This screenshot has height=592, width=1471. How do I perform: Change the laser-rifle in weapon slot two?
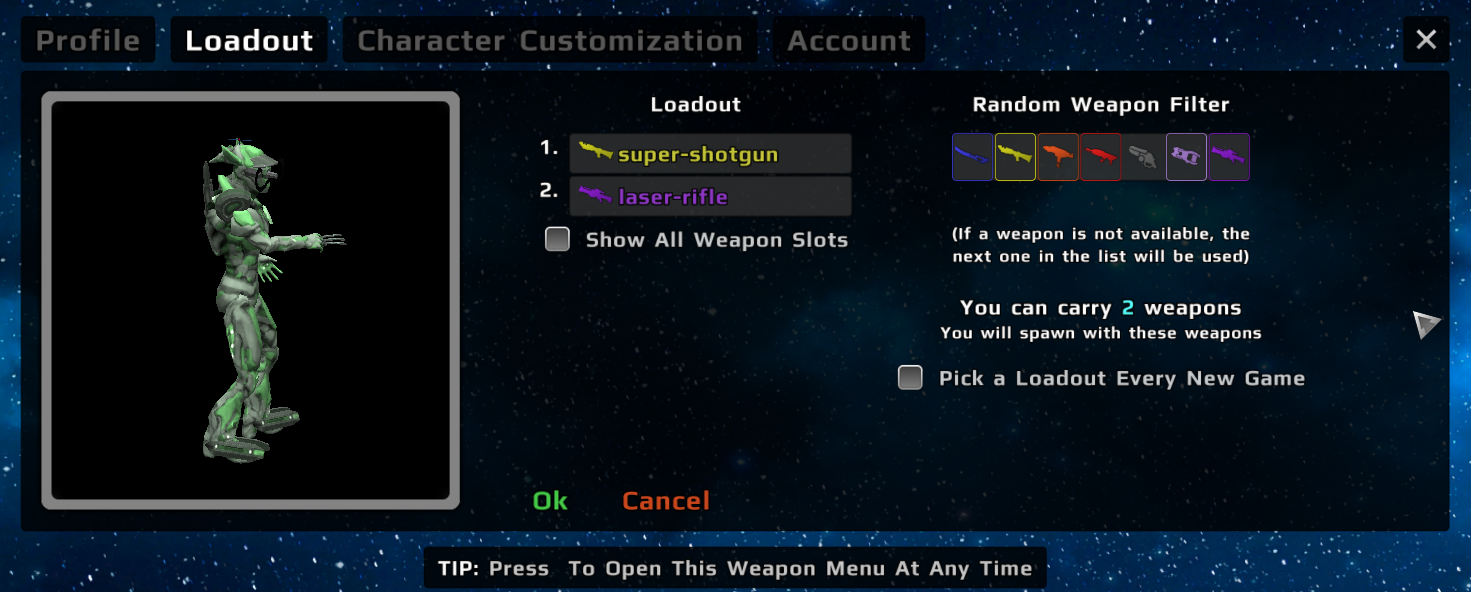click(710, 197)
